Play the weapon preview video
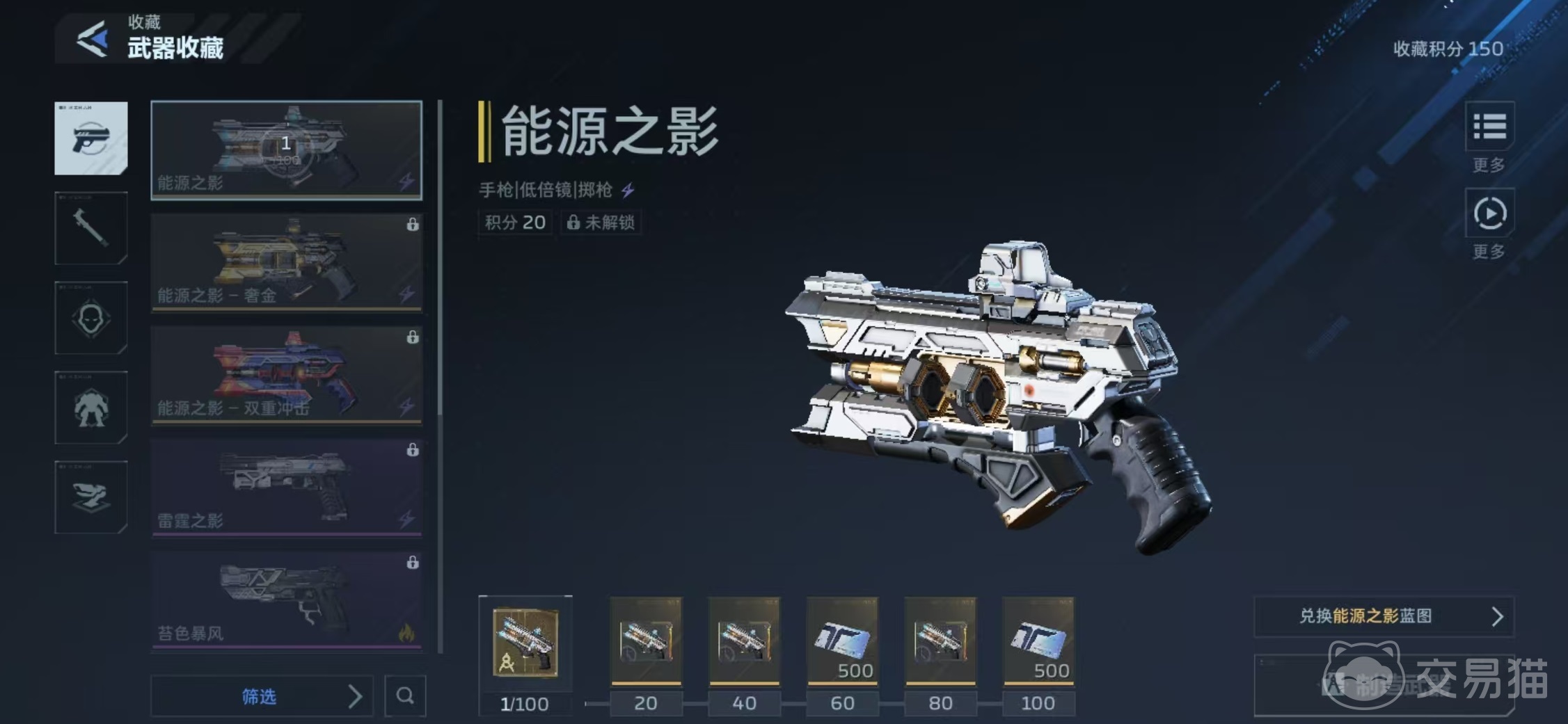 coord(1489,214)
